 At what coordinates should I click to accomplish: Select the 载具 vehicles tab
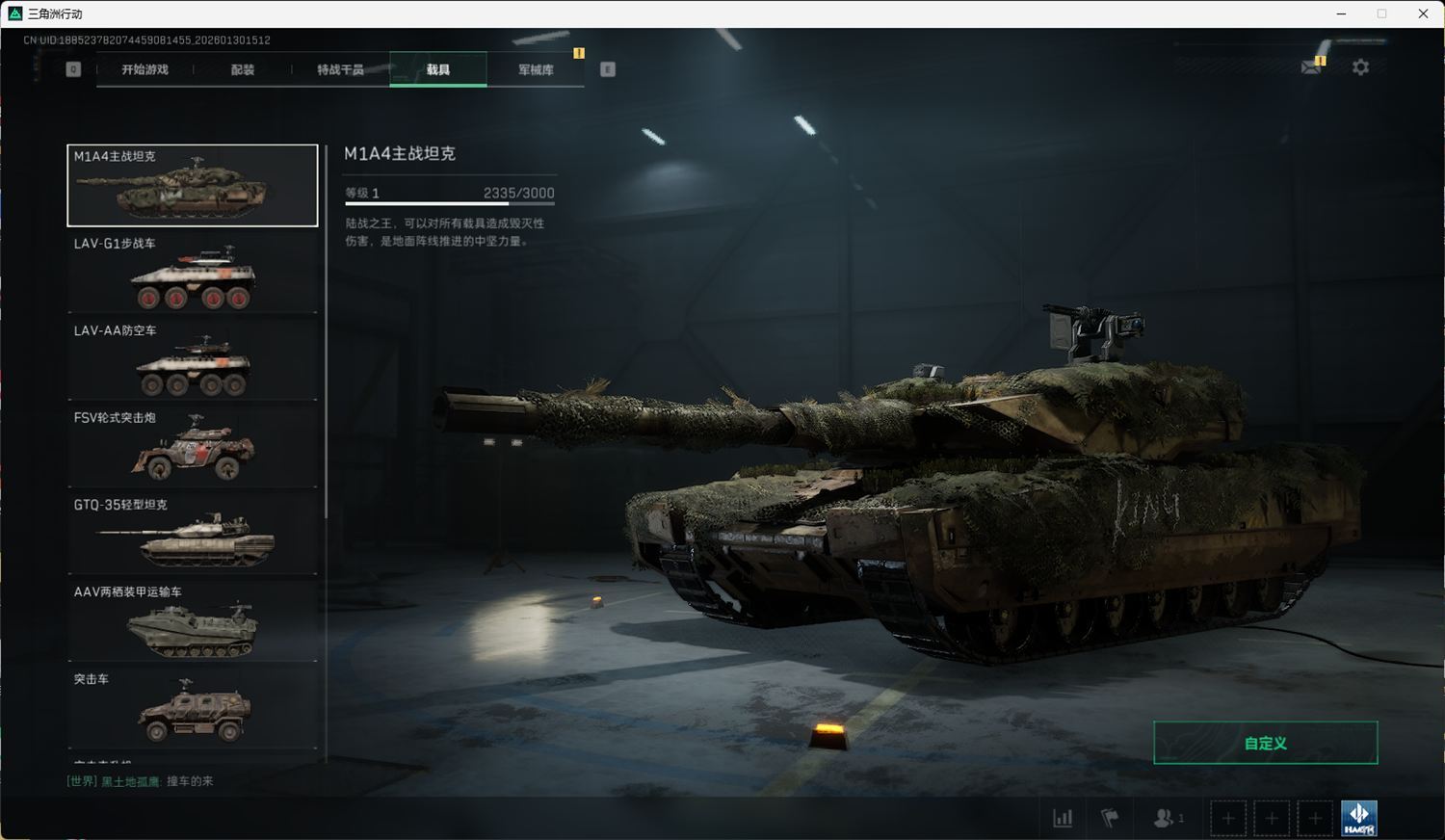(x=438, y=69)
